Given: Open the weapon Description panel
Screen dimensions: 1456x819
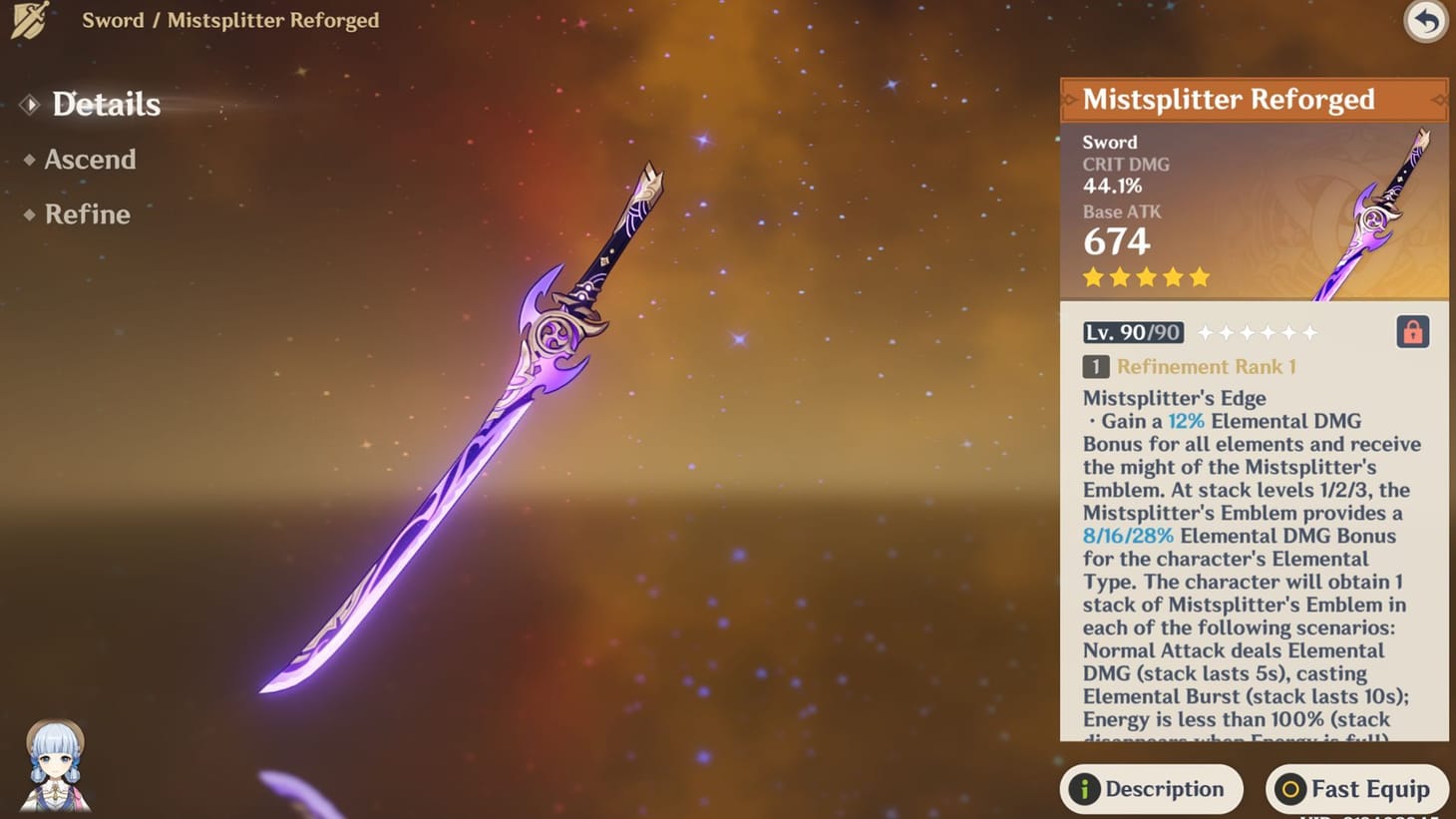Looking at the screenshot, I should (x=1151, y=789).
